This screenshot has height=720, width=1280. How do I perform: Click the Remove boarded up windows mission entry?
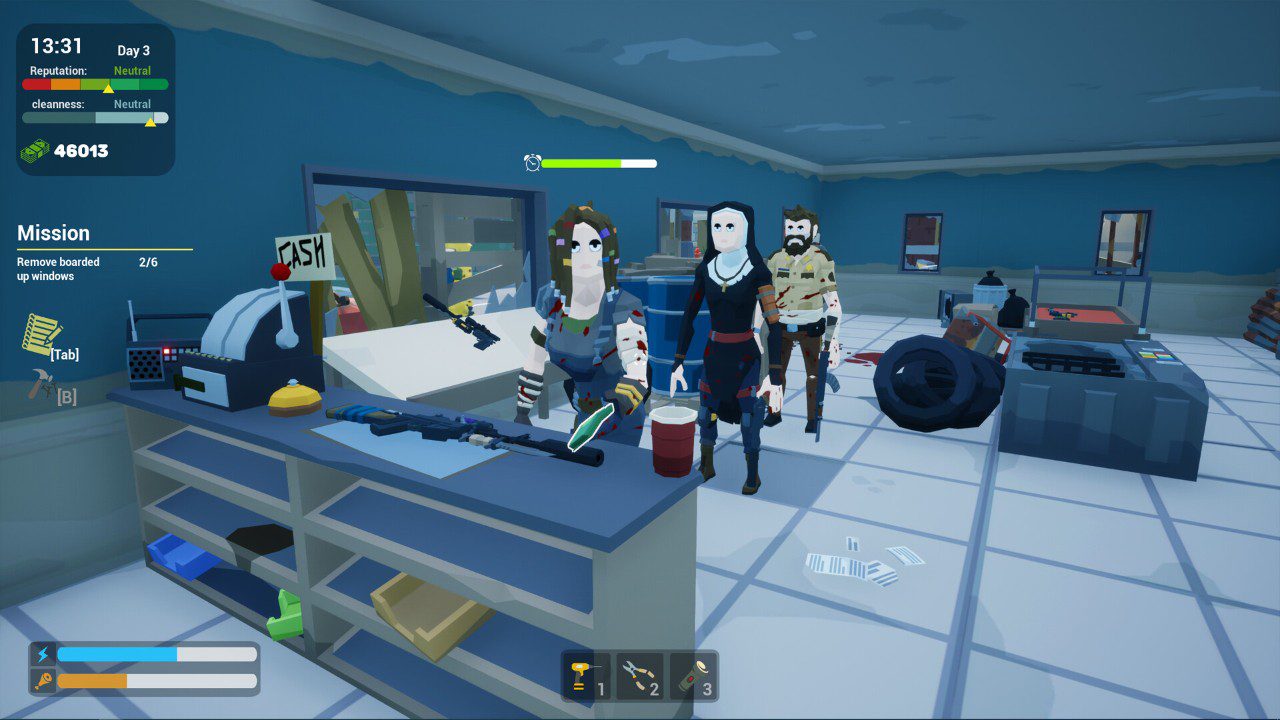tap(56, 268)
